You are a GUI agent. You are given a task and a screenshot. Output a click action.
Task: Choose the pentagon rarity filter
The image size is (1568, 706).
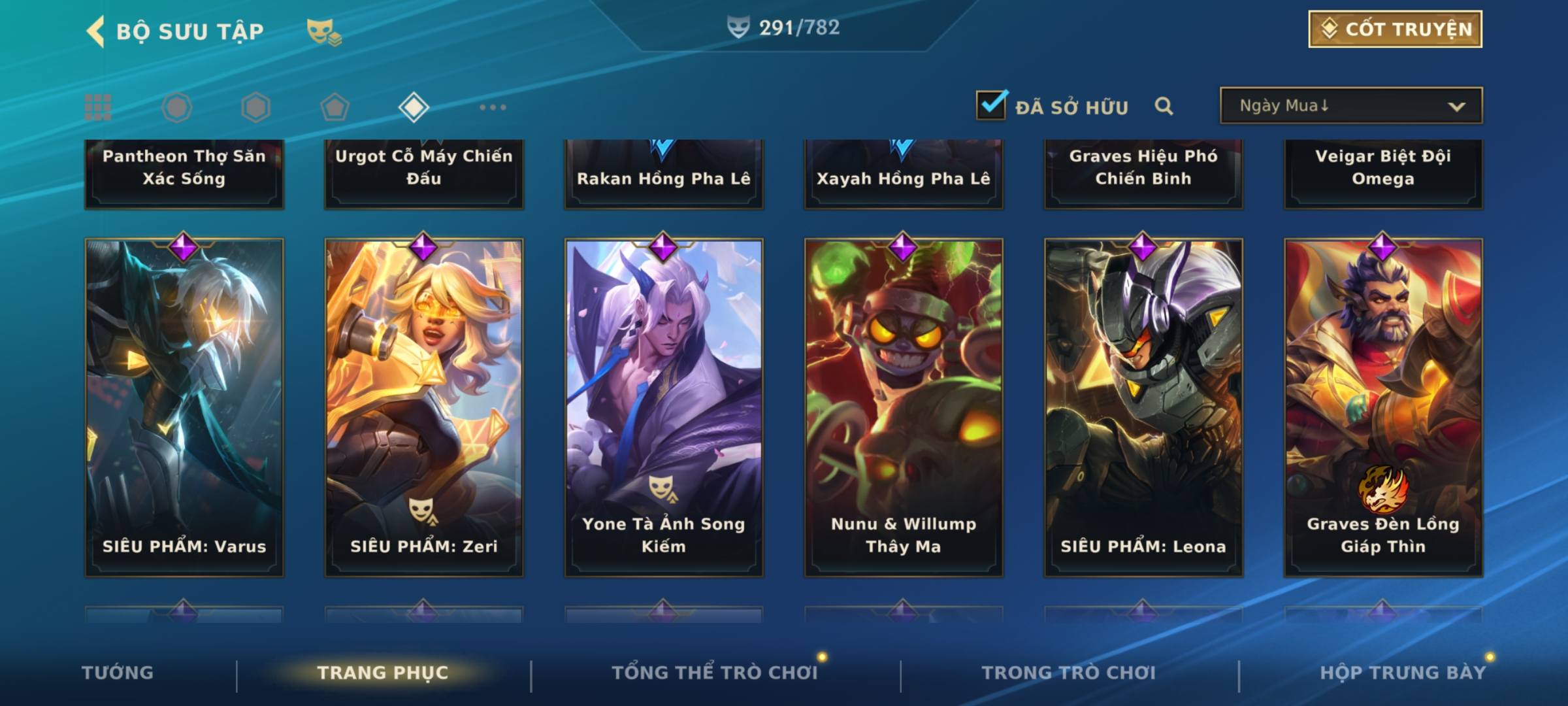[335, 107]
